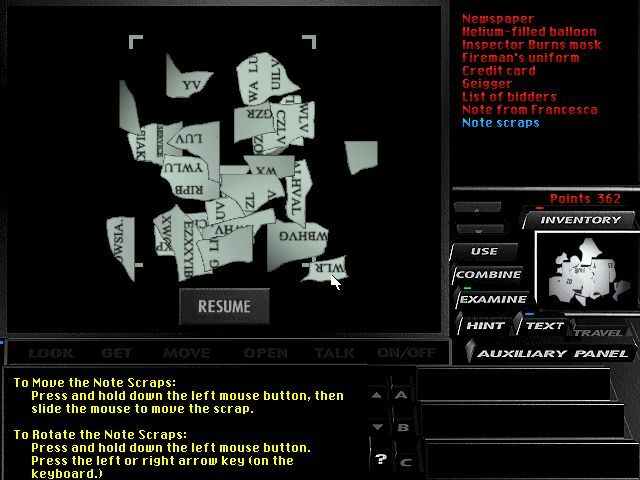
Task: Choose the Note from Francesca entry
Action: (530, 110)
